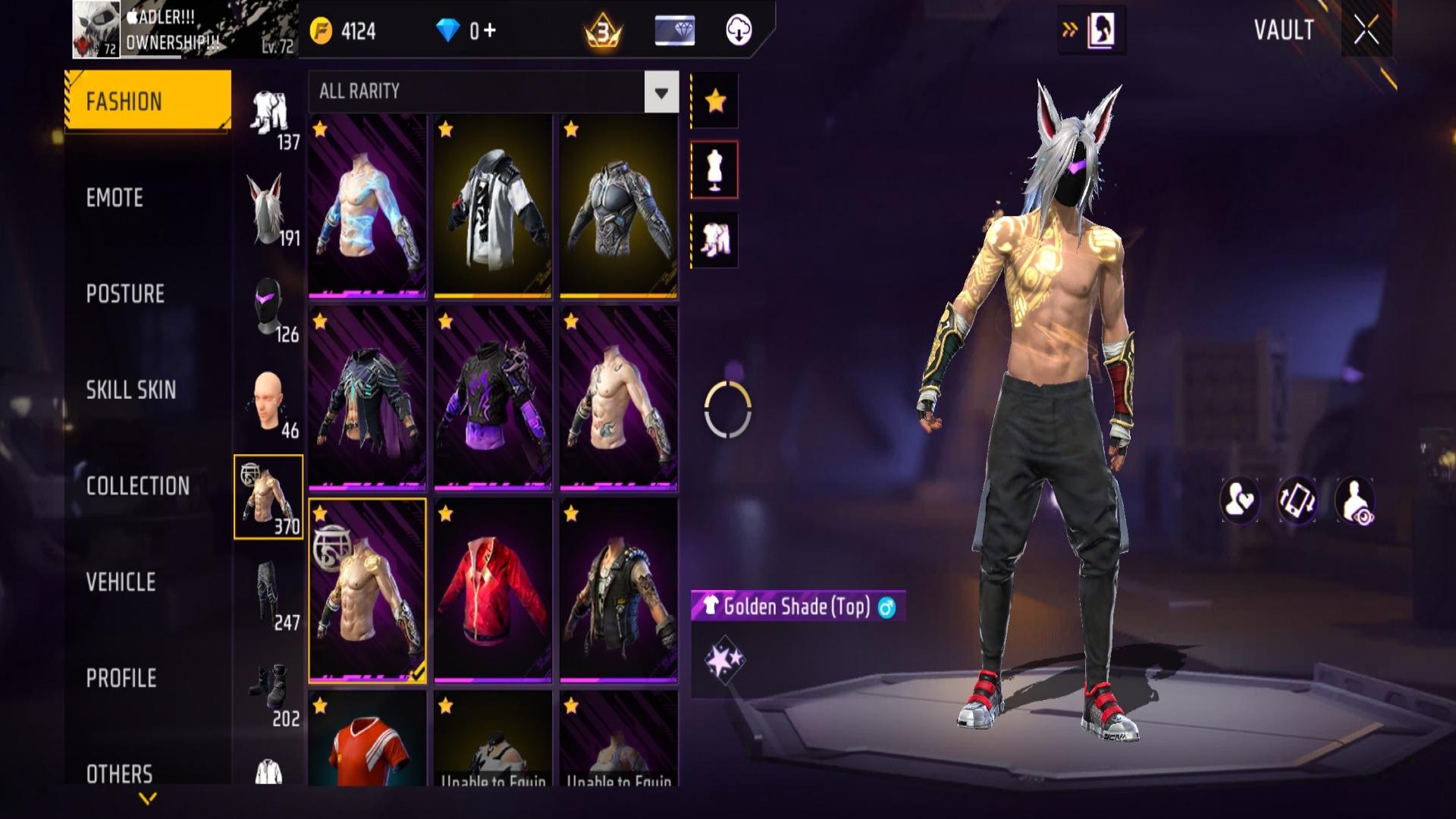This screenshot has width=1456, height=819.
Task: Show the Profile section
Action: 121,678
